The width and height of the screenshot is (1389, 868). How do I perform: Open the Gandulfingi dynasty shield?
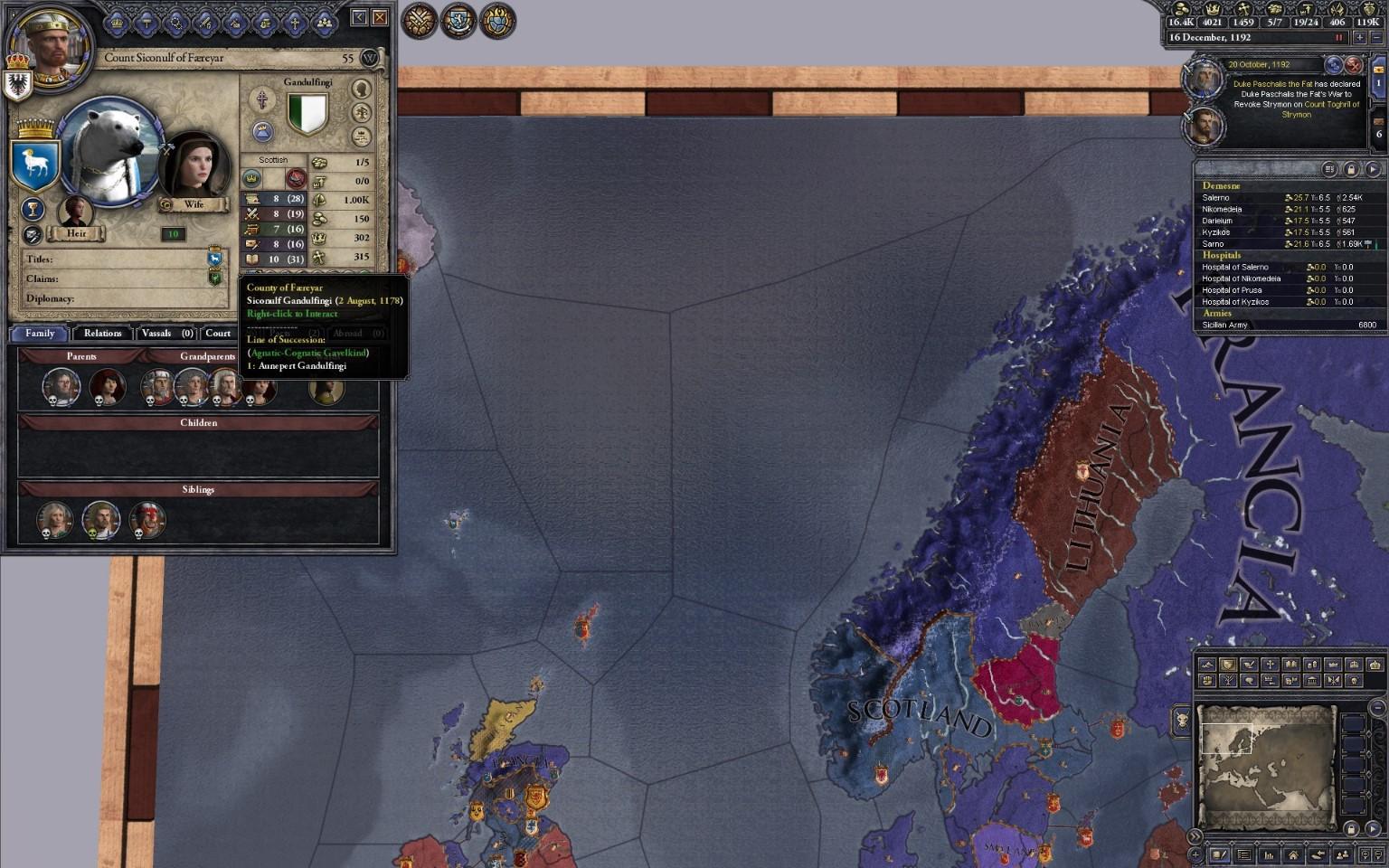[307, 113]
